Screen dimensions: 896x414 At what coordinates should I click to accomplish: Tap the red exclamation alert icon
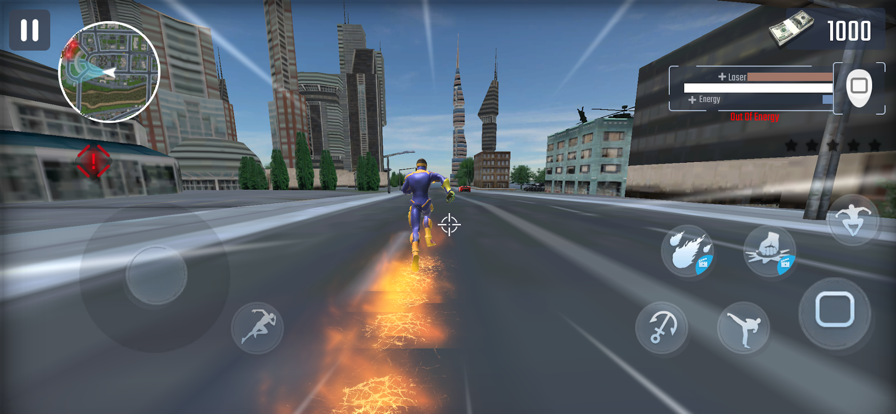(93, 160)
